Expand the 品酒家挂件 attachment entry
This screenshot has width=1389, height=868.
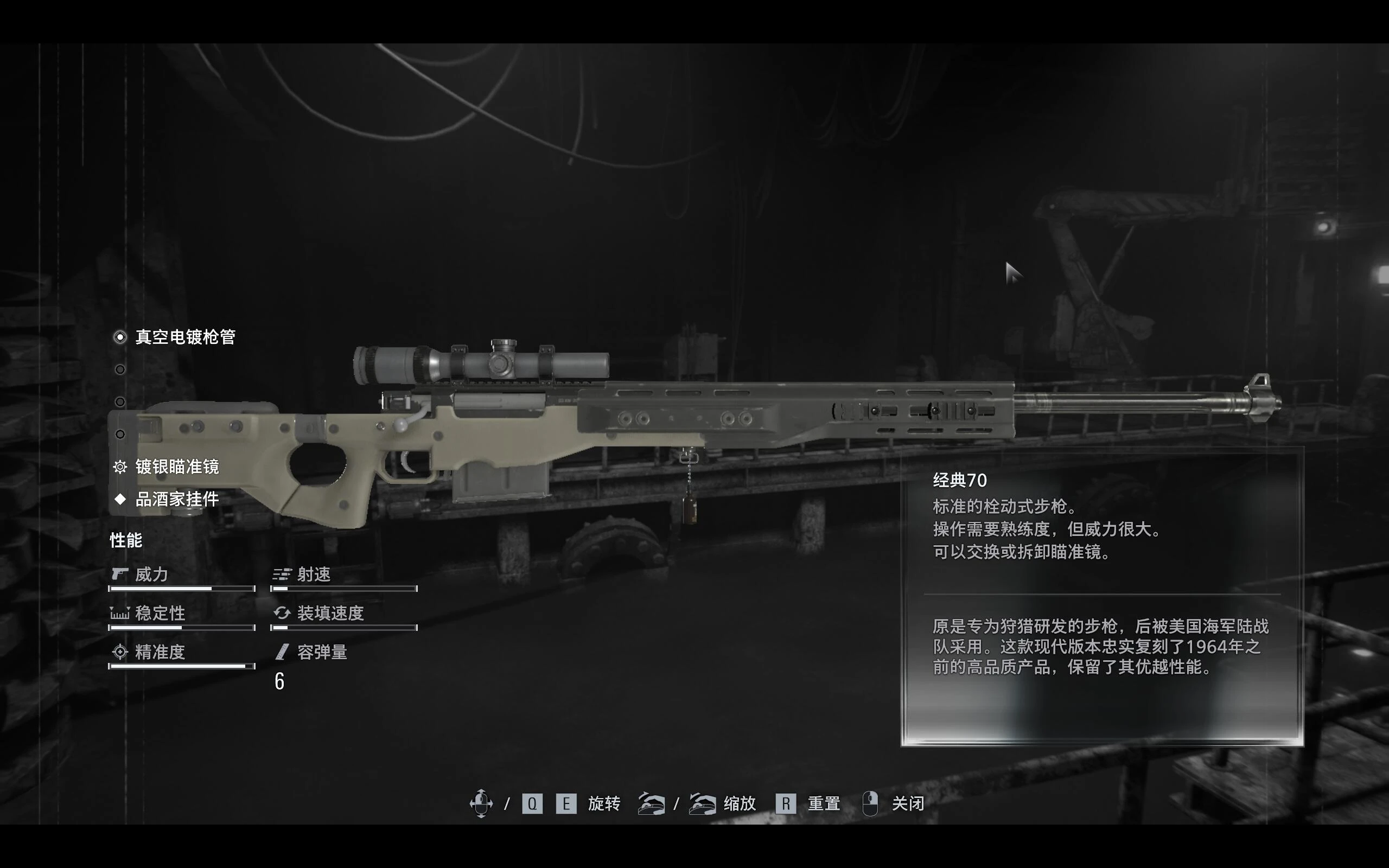177,500
